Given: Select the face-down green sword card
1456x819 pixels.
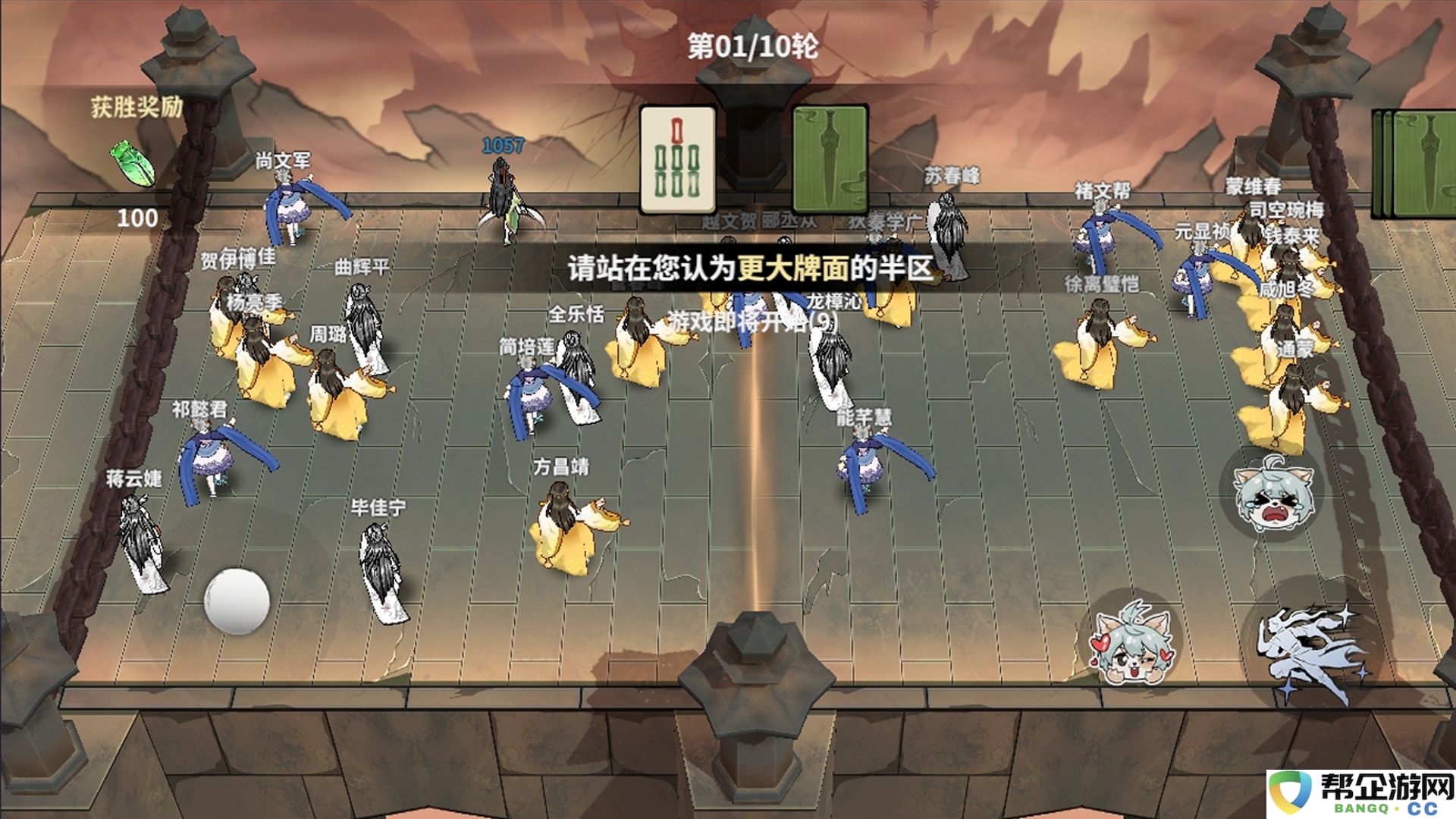Looking at the screenshot, I should coord(830,160).
